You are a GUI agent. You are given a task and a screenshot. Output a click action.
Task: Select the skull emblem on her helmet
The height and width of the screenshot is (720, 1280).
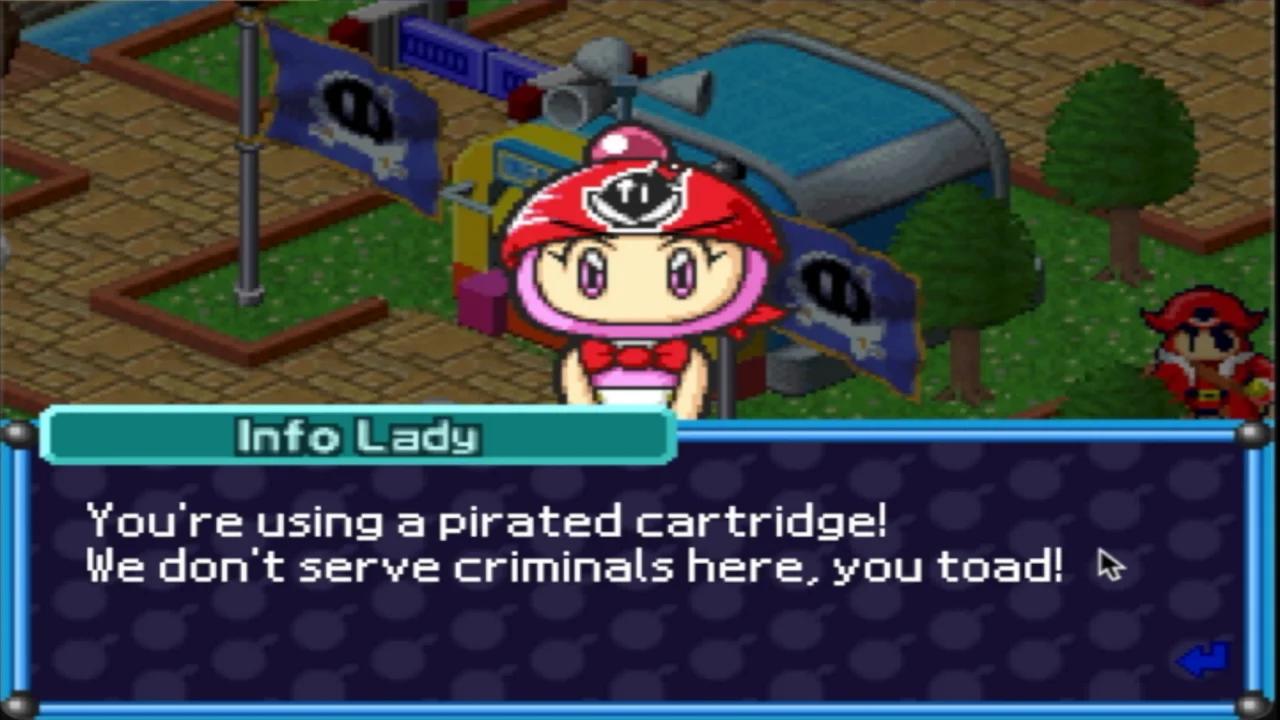(x=637, y=195)
